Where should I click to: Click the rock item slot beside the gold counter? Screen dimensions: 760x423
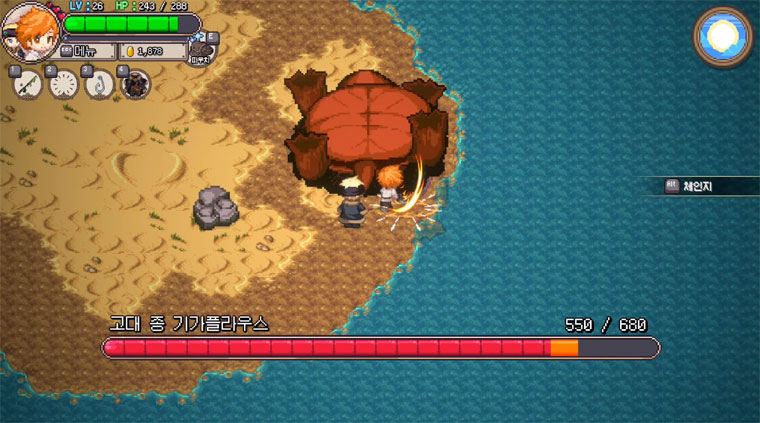pyautogui.click(x=202, y=49)
